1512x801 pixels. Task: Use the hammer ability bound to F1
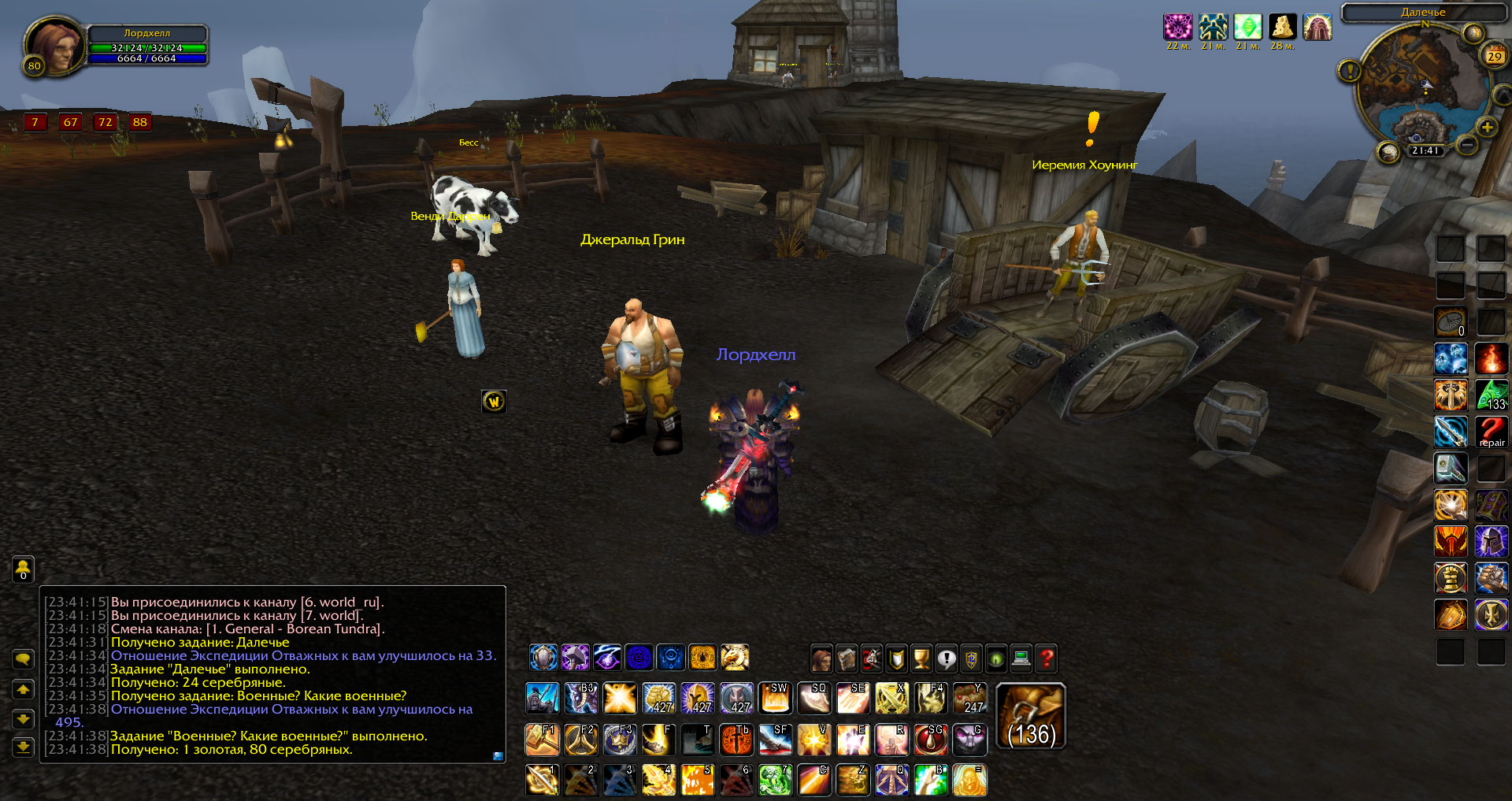(542, 740)
